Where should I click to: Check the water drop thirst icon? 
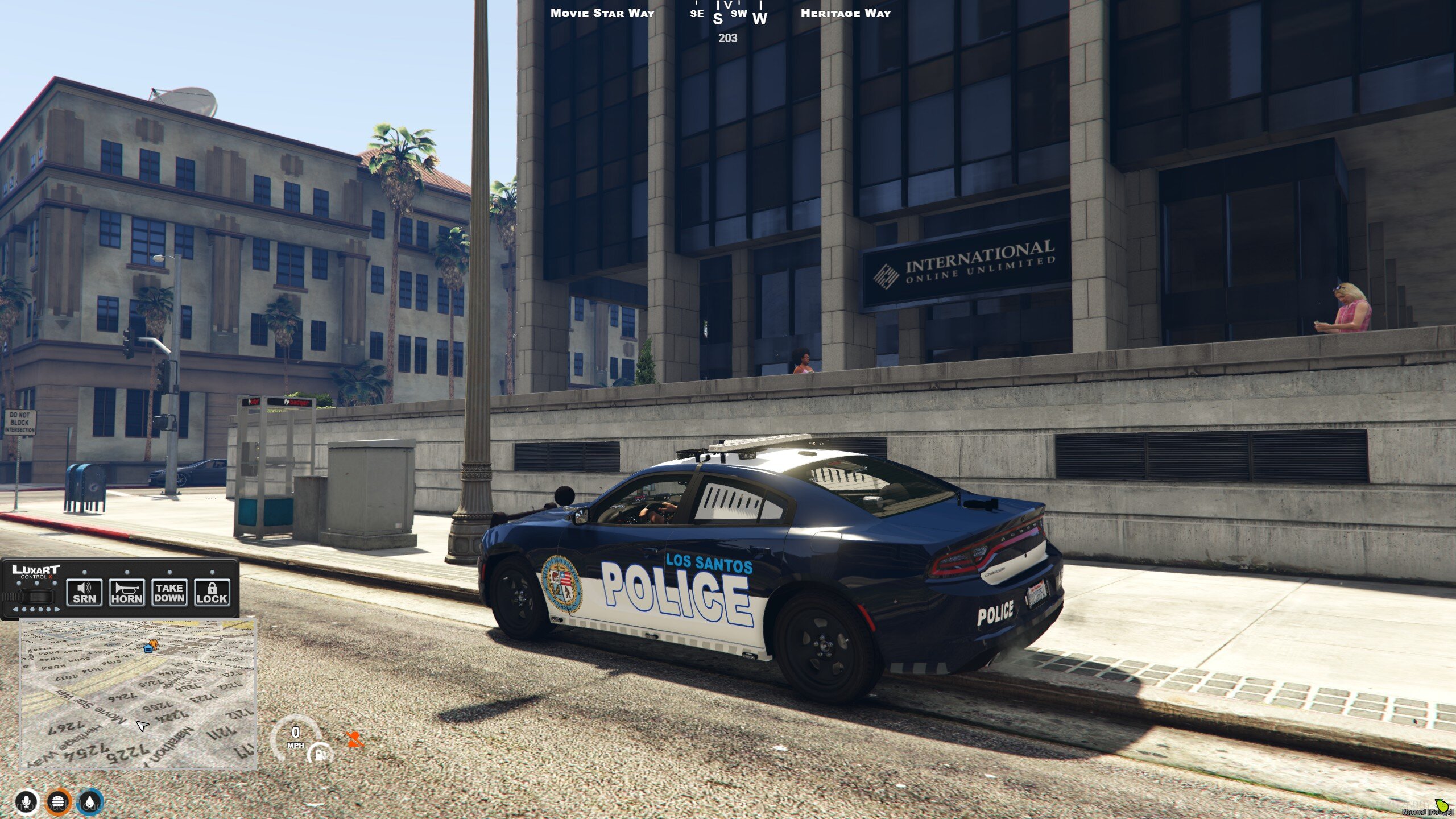pos(90,803)
